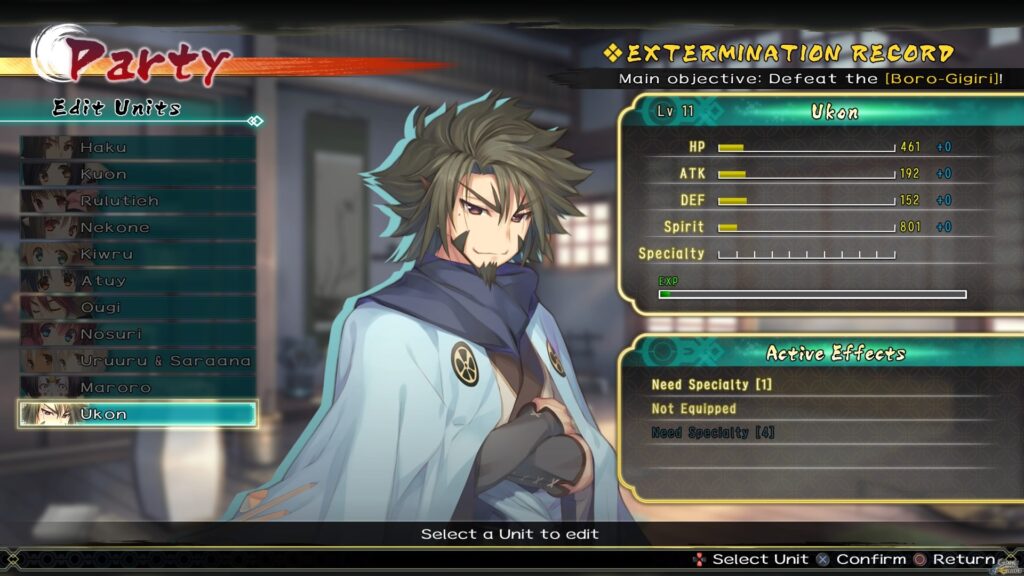Select Maroro in Edit Units
The image size is (1024, 576).
[x=138, y=387]
